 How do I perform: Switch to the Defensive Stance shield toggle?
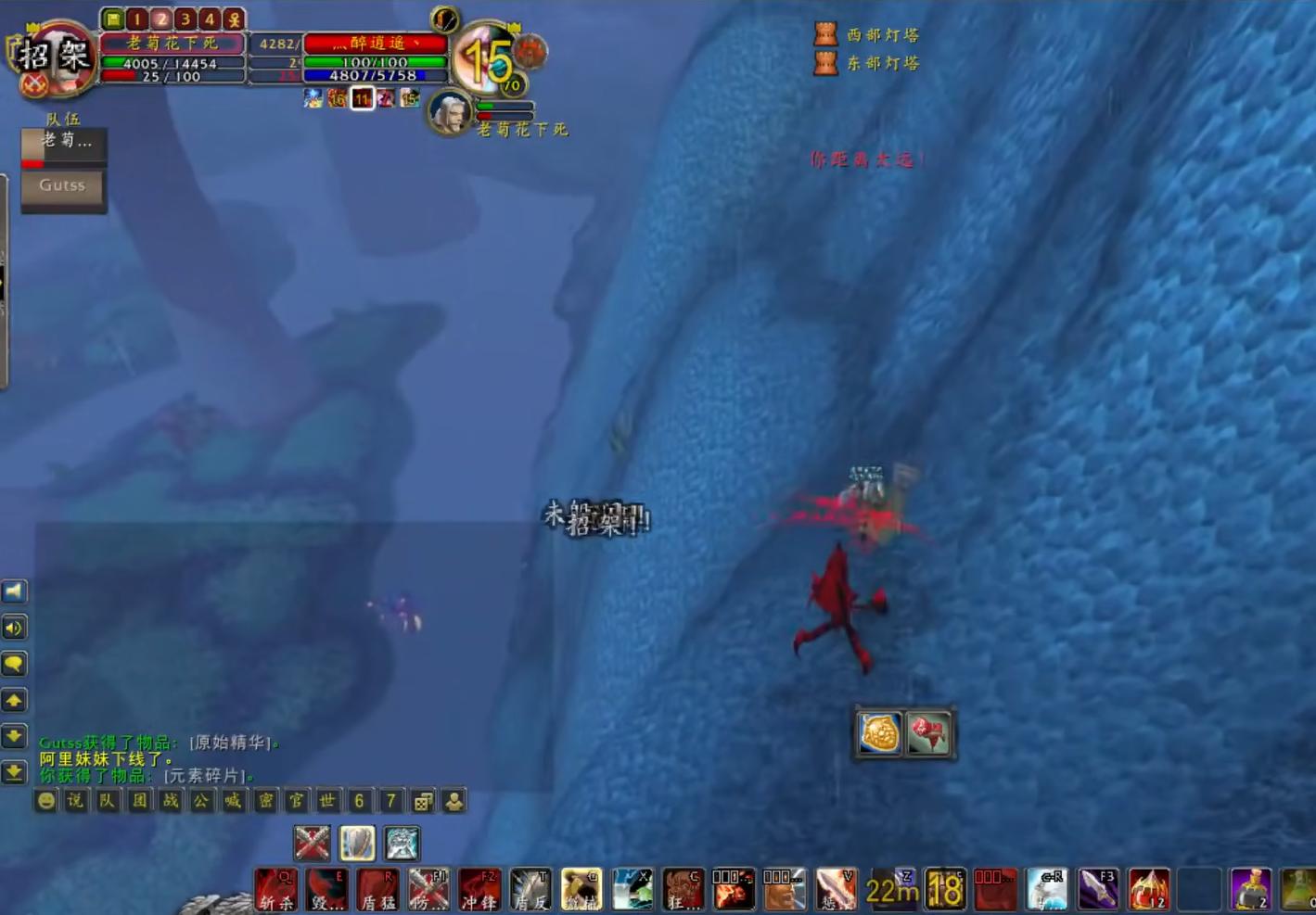tap(357, 844)
